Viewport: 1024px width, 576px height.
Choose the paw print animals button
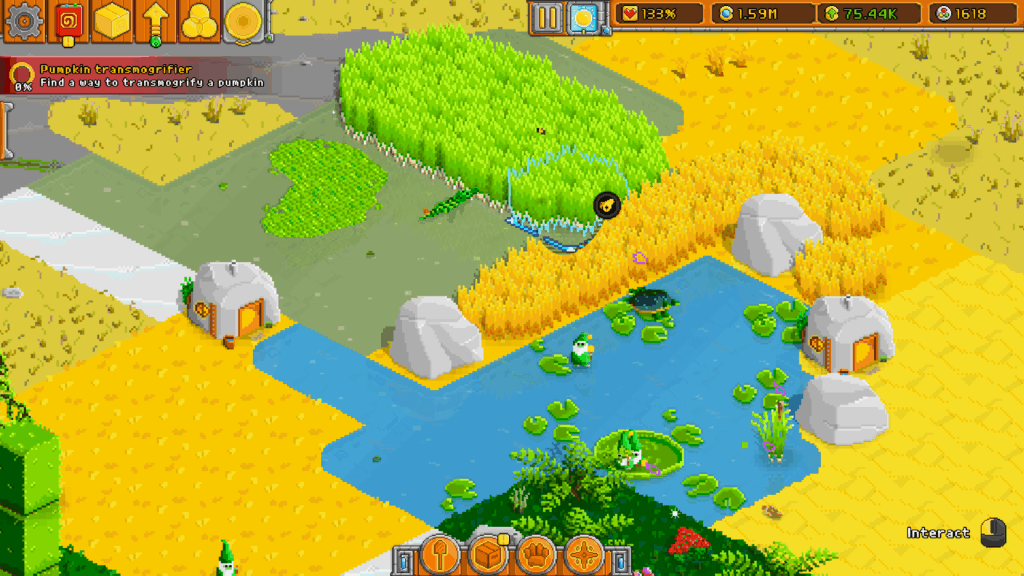pos(536,554)
